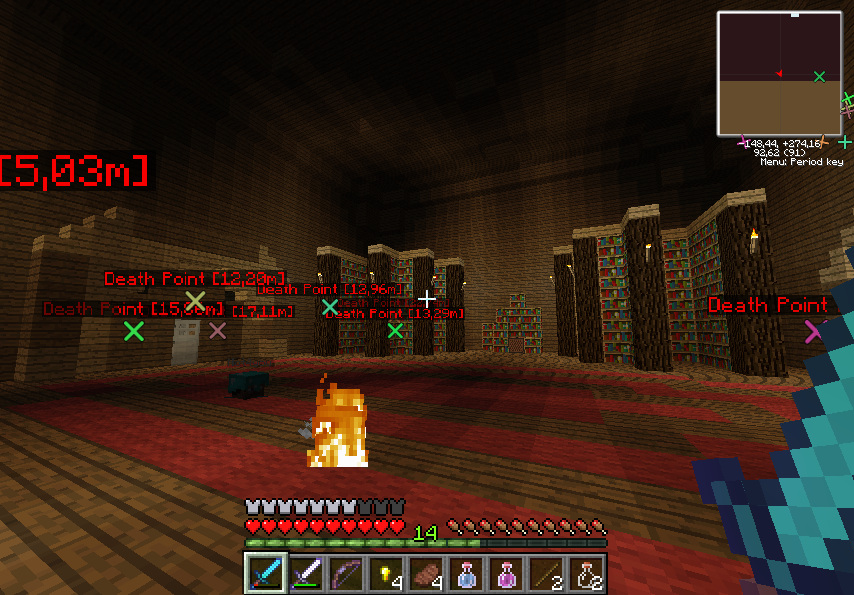Select the pink potion hotbar slot

[x=506, y=573]
